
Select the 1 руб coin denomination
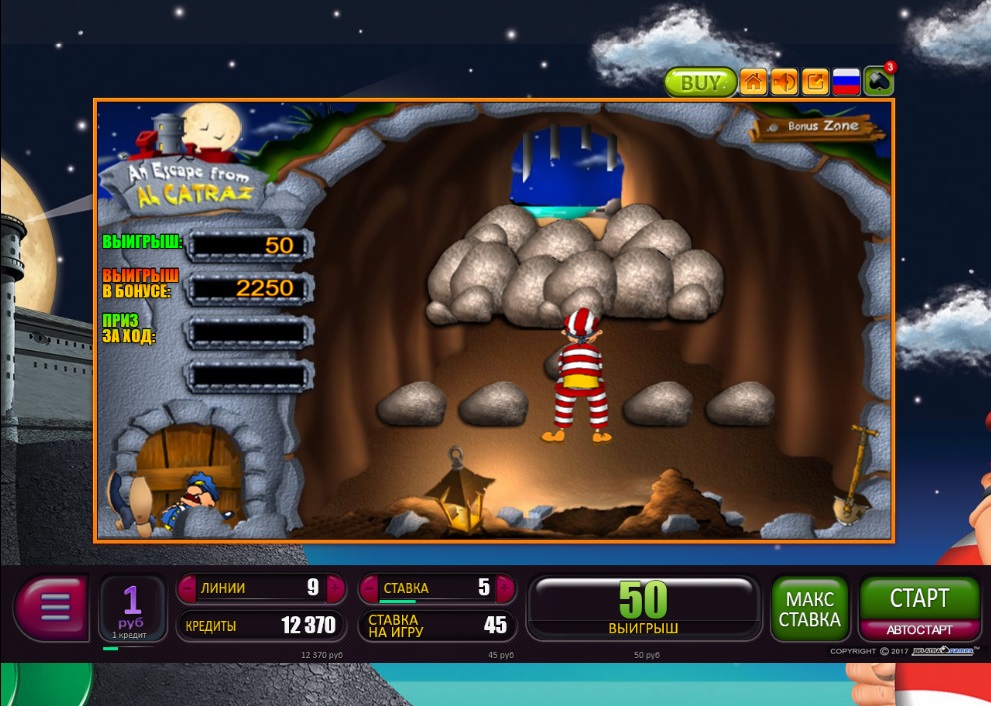(132, 608)
